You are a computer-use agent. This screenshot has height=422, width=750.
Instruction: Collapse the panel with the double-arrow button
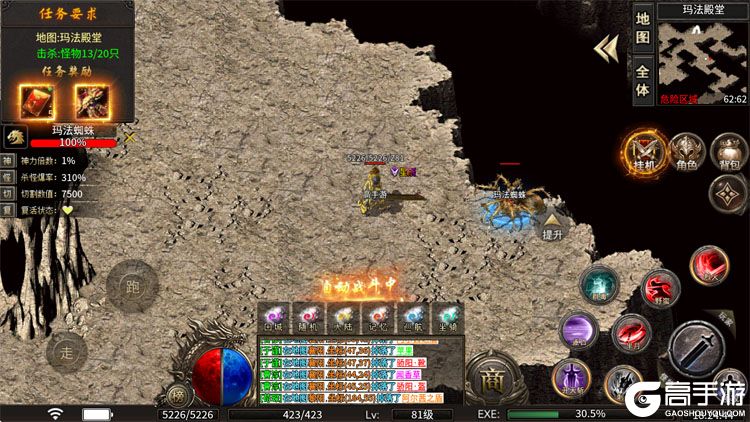604,49
